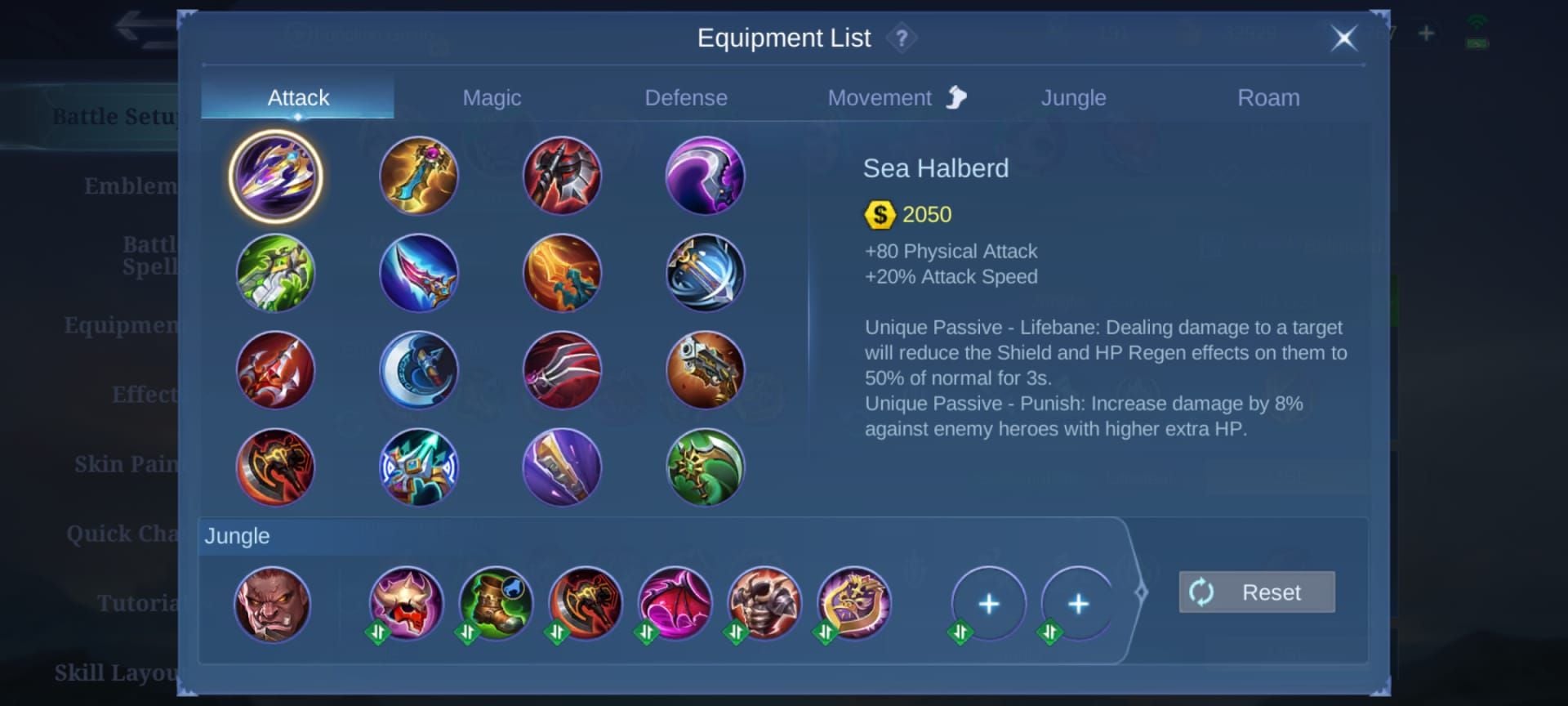
Task: Pick the dark armor build slot
Action: click(x=764, y=605)
